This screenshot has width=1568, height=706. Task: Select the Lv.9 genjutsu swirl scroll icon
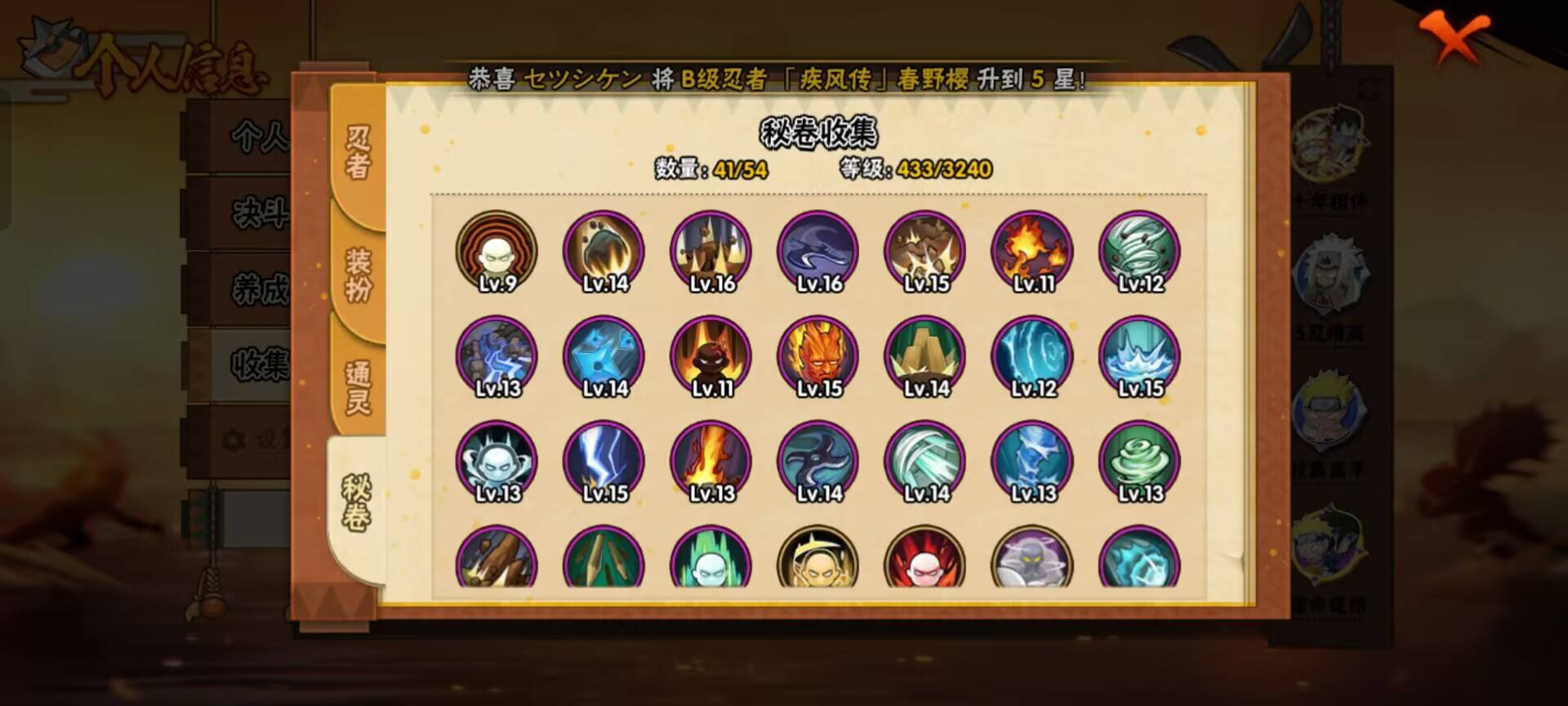(497, 252)
